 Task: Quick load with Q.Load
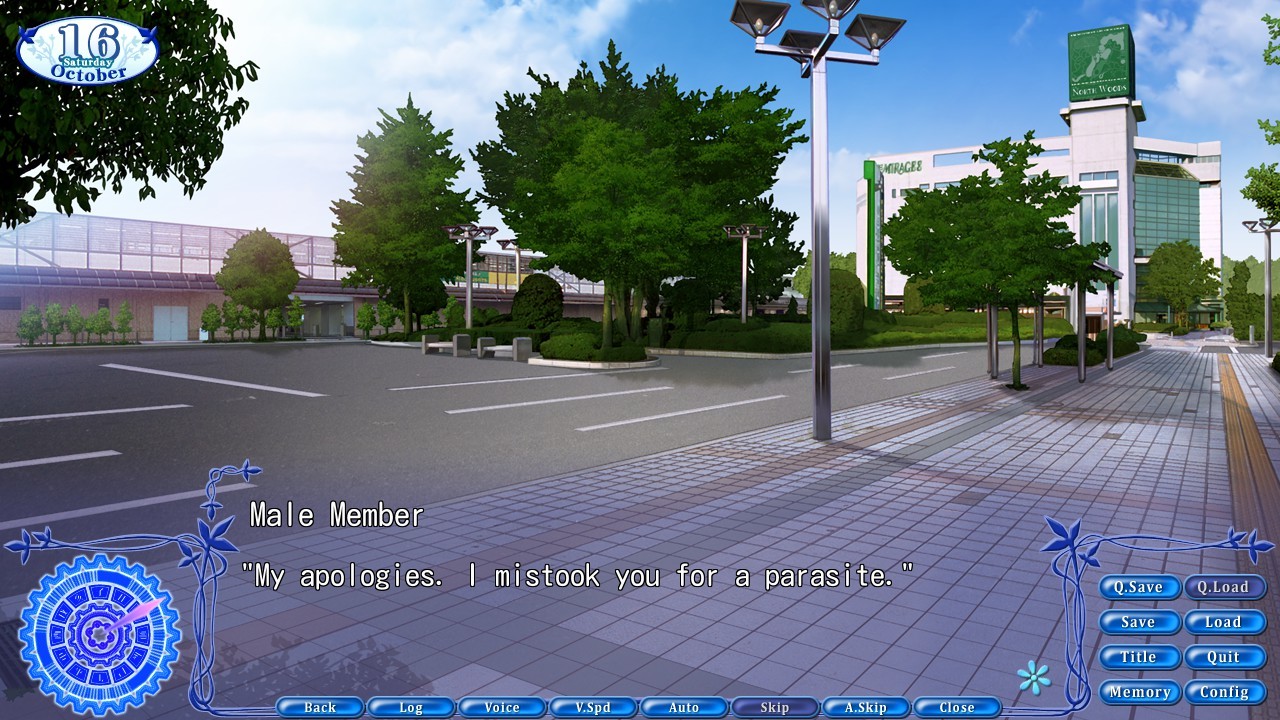[x=1226, y=587]
